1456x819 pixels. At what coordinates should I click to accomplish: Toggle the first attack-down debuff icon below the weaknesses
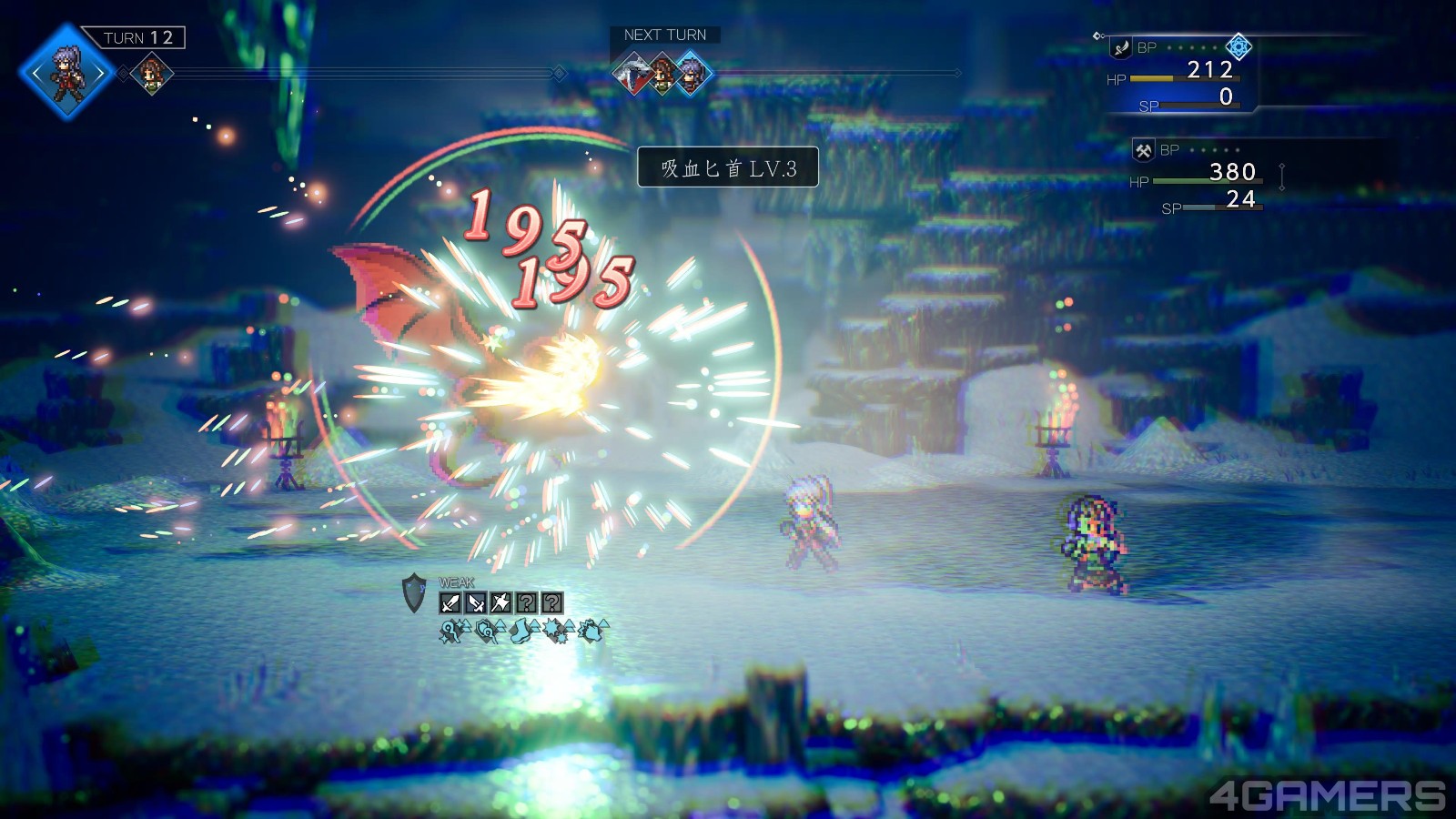(451, 632)
